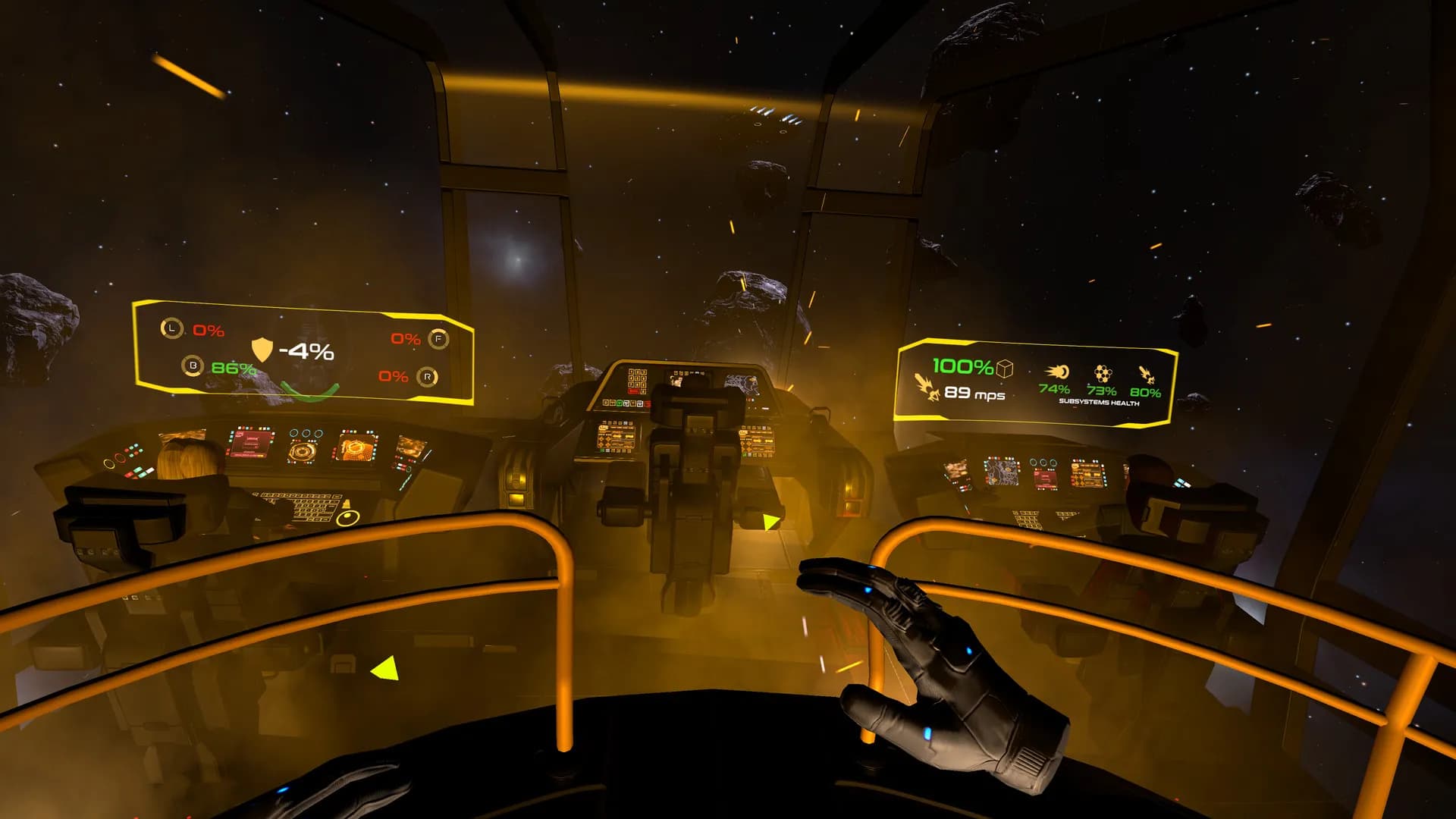Select the 80% rocket subsystem health icon

pyautogui.click(x=1146, y=374)
